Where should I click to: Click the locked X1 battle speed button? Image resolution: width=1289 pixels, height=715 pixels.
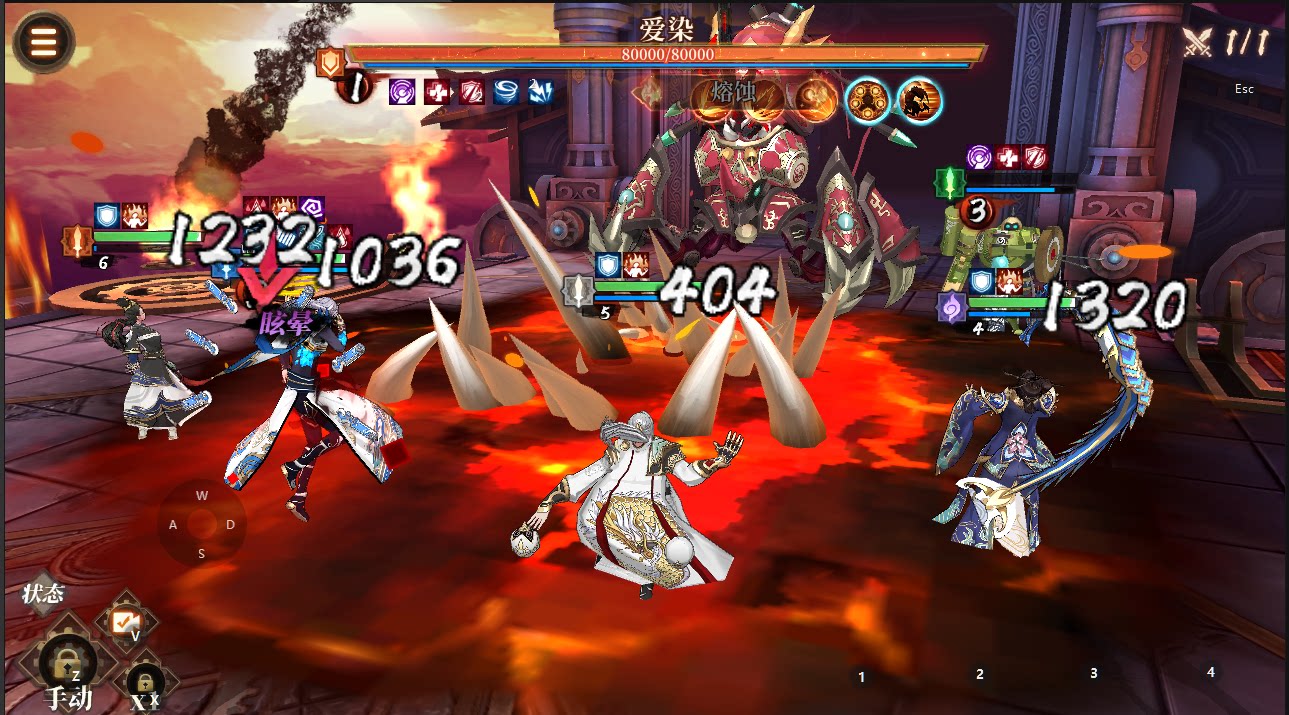point(145,685)
